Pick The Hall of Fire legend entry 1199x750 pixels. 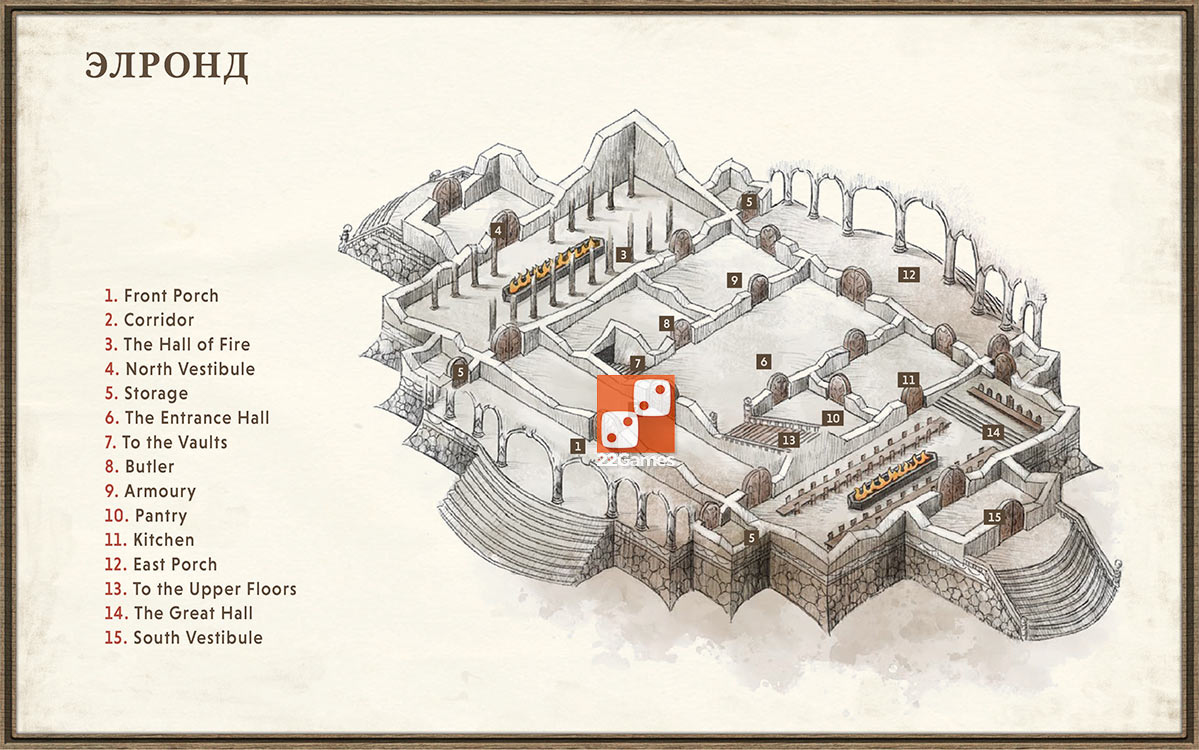[x=177, y=345]
